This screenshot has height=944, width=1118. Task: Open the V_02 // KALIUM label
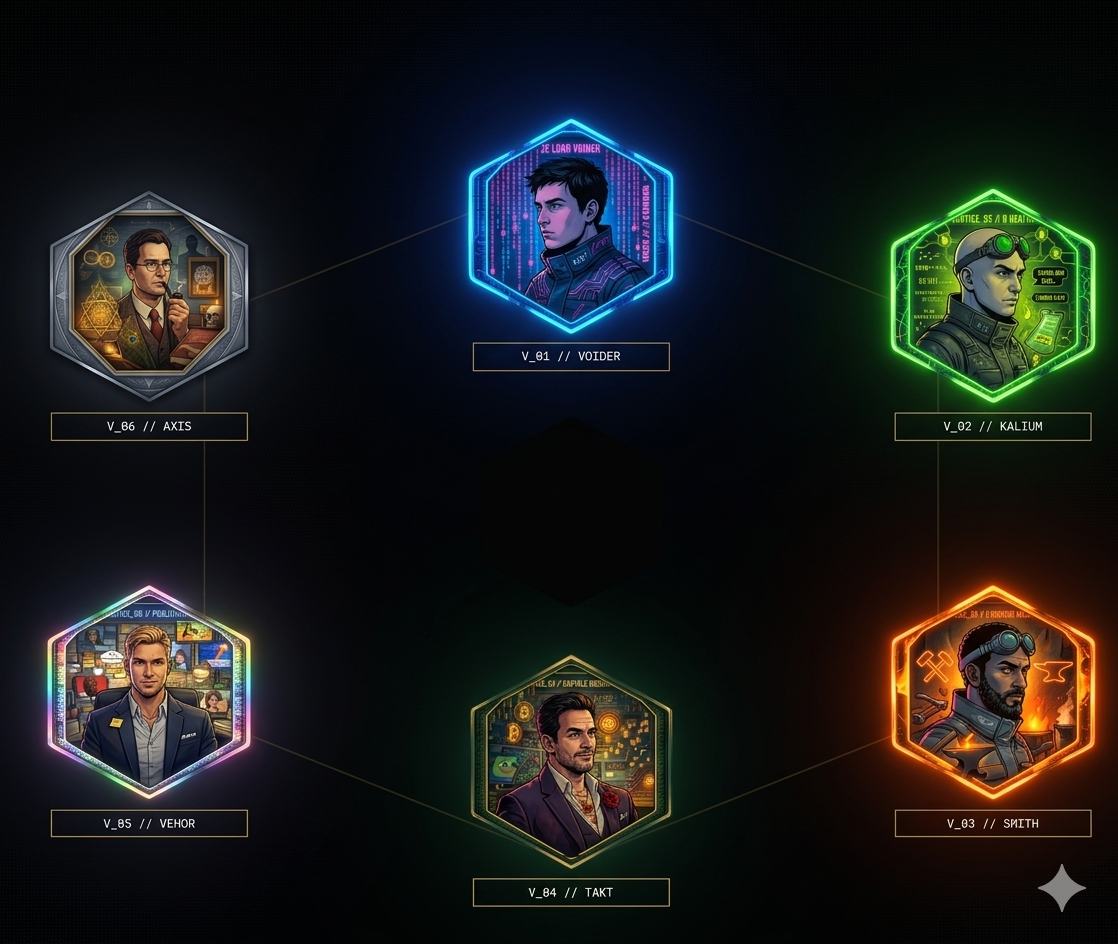(x=992, y=427)
